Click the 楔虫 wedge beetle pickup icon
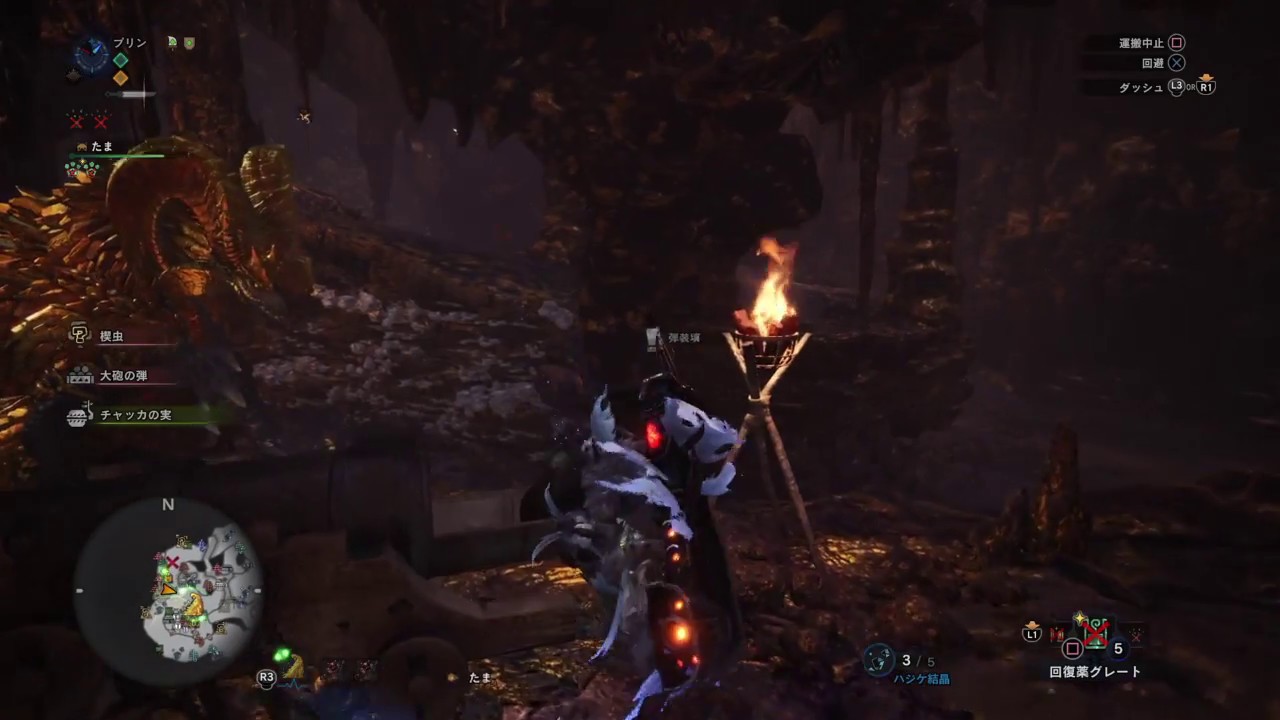This screenshot has height=720, width=1280. (x=80, y=336)
